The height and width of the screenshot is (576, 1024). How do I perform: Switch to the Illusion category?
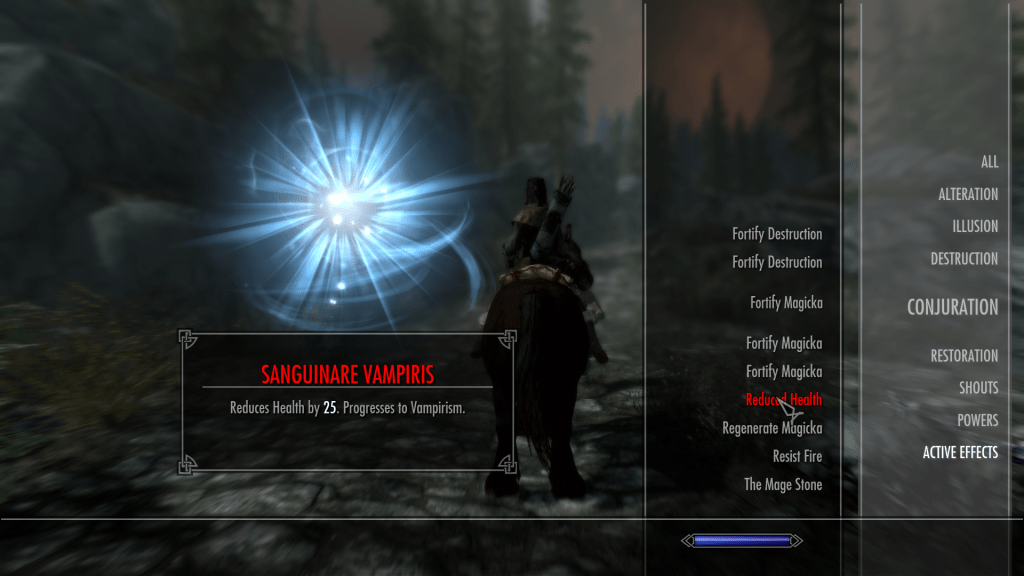[974, 226]
